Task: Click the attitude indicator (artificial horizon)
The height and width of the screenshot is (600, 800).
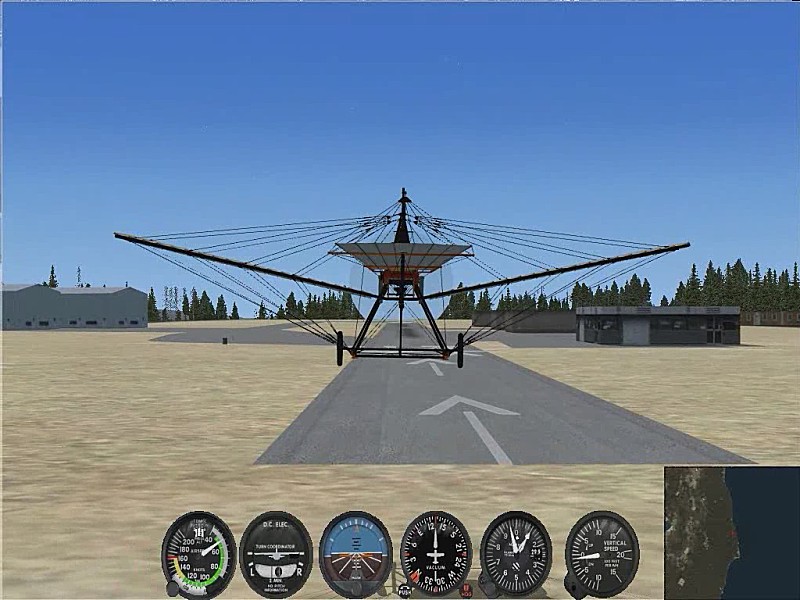Action: [356, 554]
